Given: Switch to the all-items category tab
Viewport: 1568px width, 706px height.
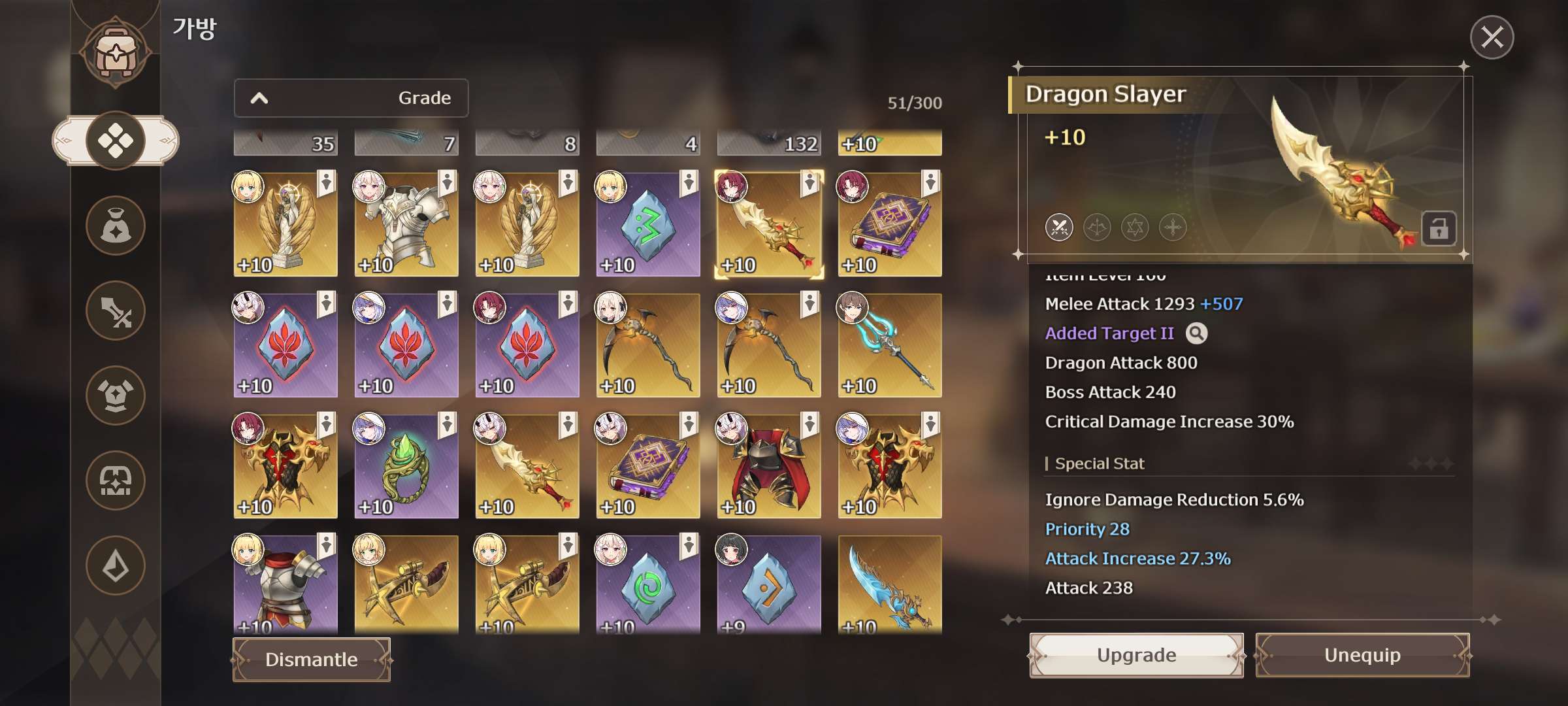Looking at the screenshot, I should 116,141.
